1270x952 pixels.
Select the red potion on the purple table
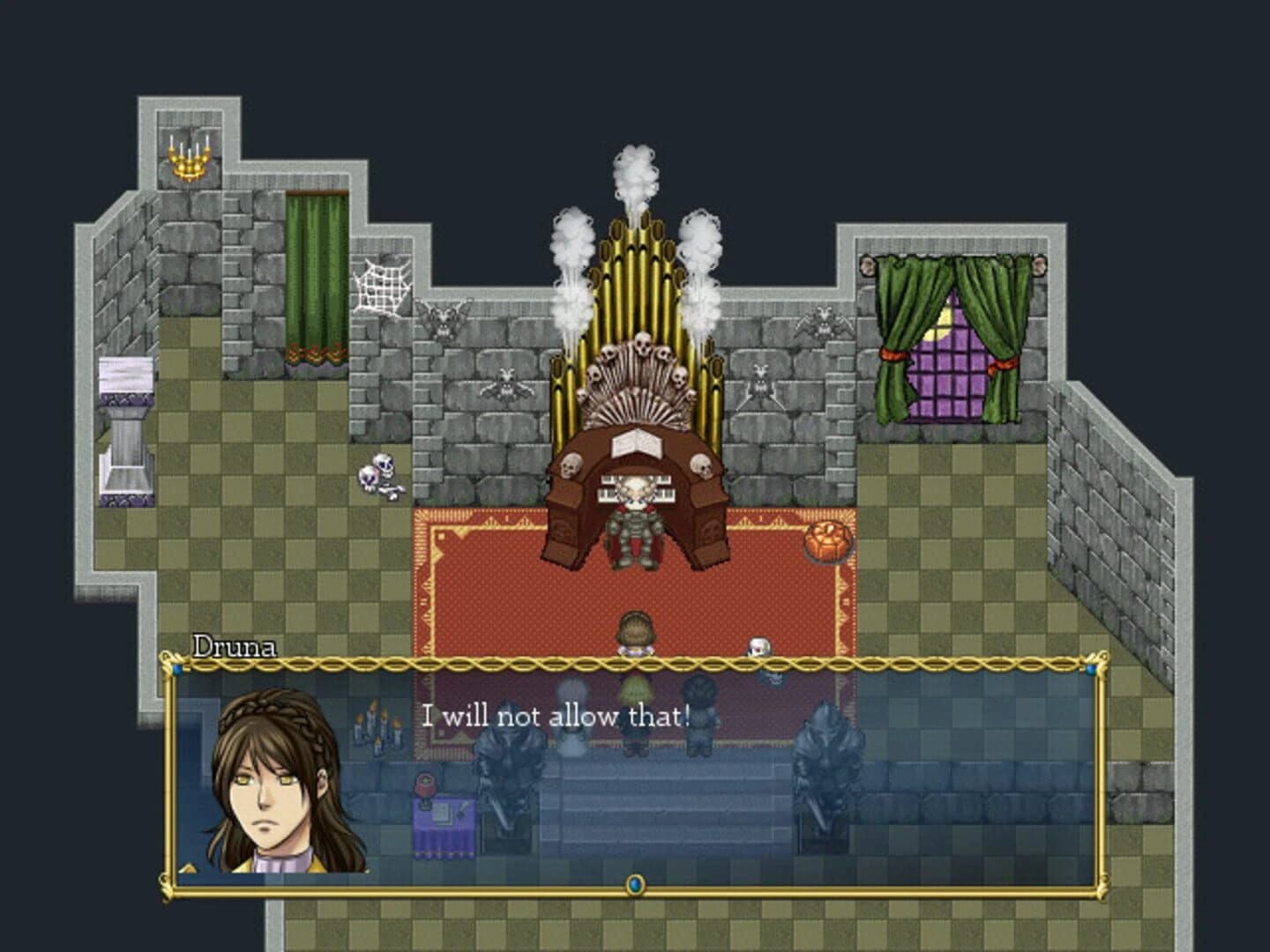[423, 785]
